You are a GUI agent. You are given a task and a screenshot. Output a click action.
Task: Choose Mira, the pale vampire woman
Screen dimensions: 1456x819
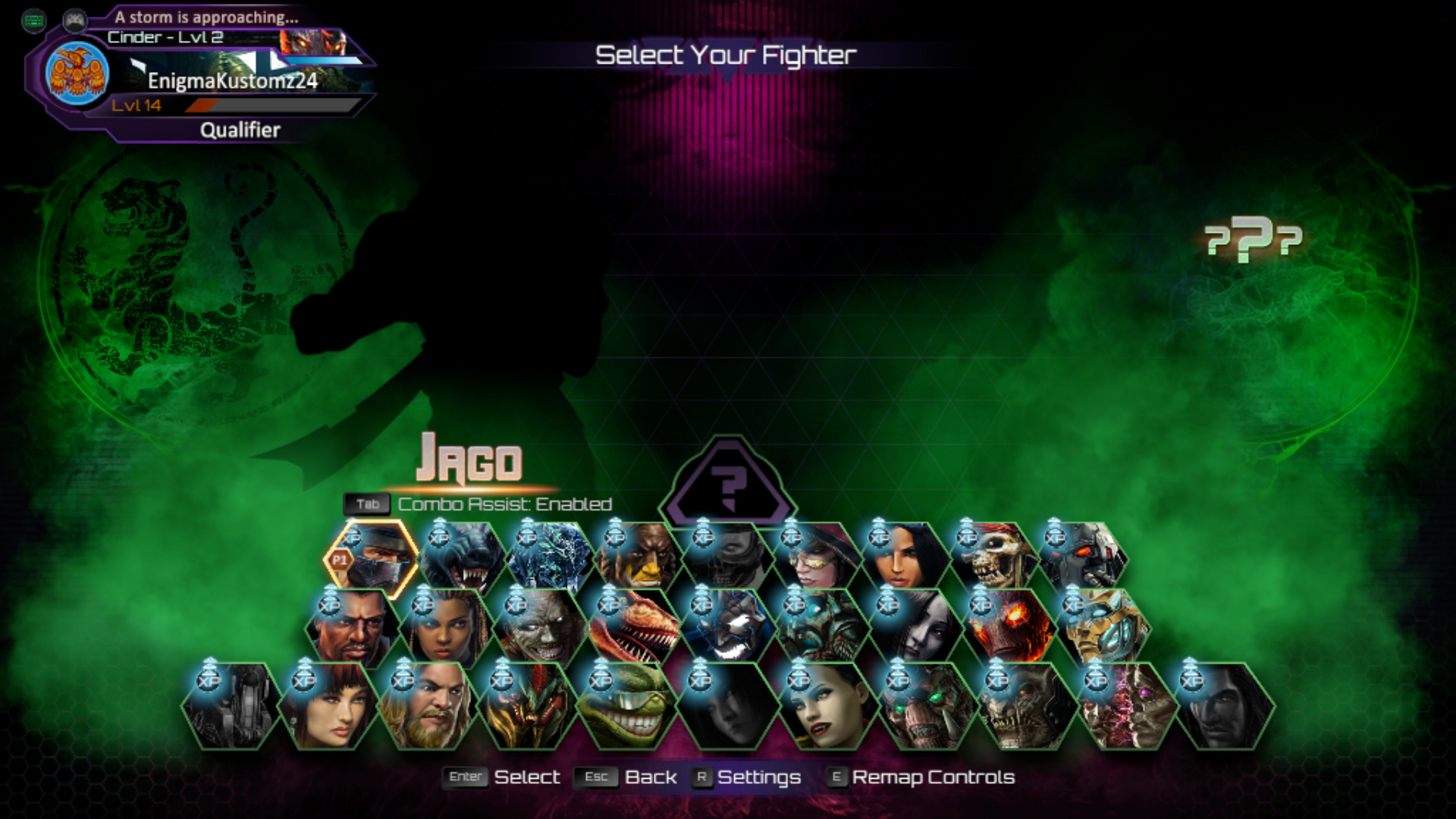pyautogui.click(x=827, y=707)
